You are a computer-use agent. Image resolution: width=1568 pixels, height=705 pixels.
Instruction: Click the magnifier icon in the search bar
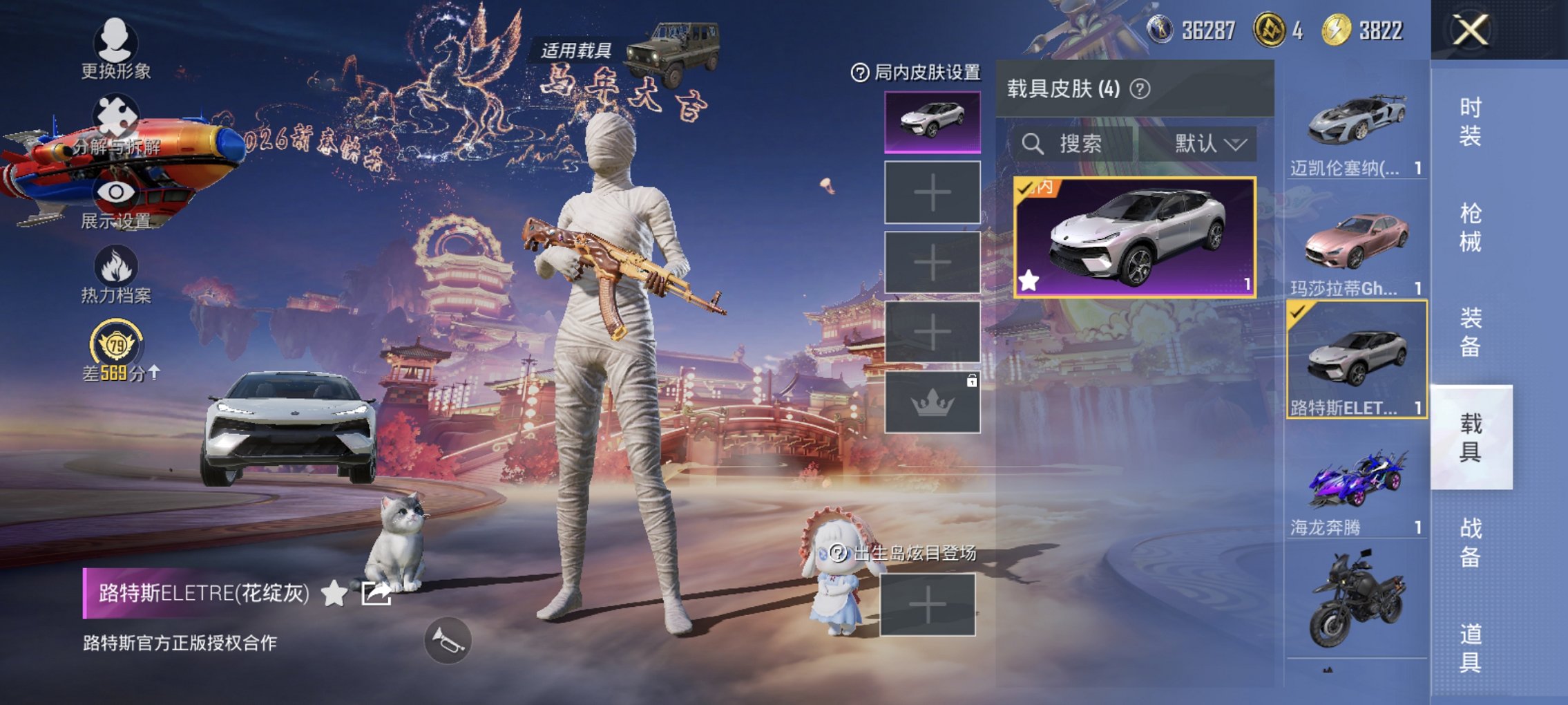coord(1033,144)
